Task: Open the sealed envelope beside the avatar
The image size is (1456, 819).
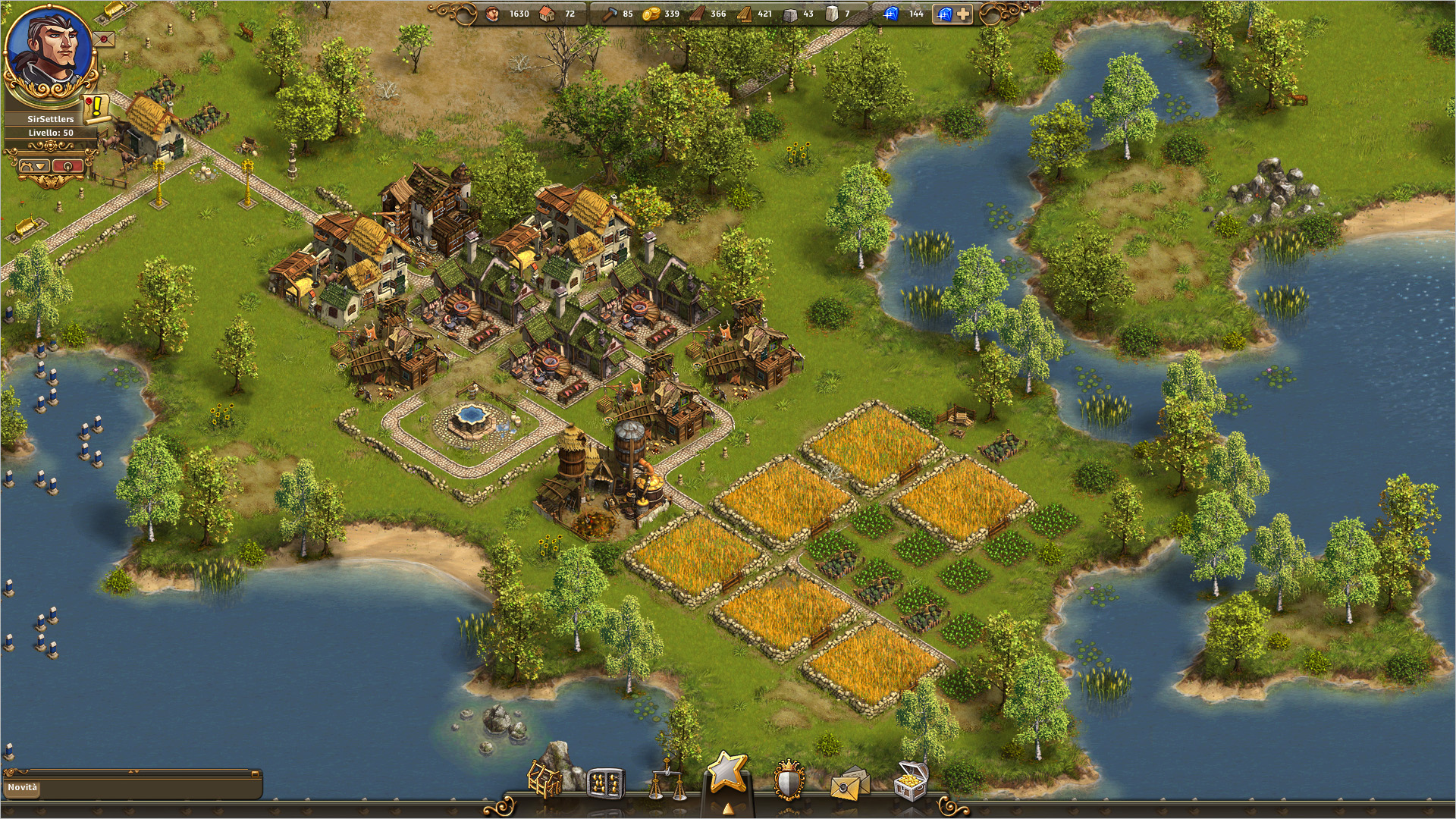Action: 105,38
